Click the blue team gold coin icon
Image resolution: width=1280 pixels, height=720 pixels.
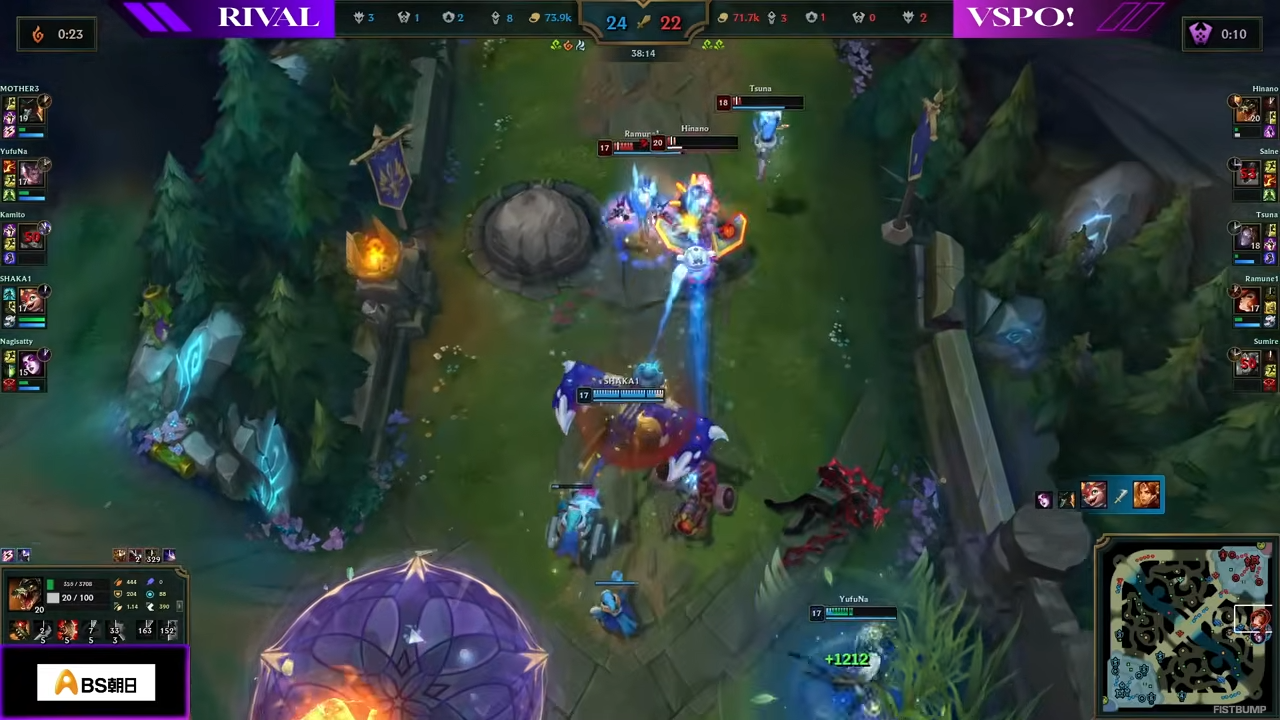click(x=534, y=17)
